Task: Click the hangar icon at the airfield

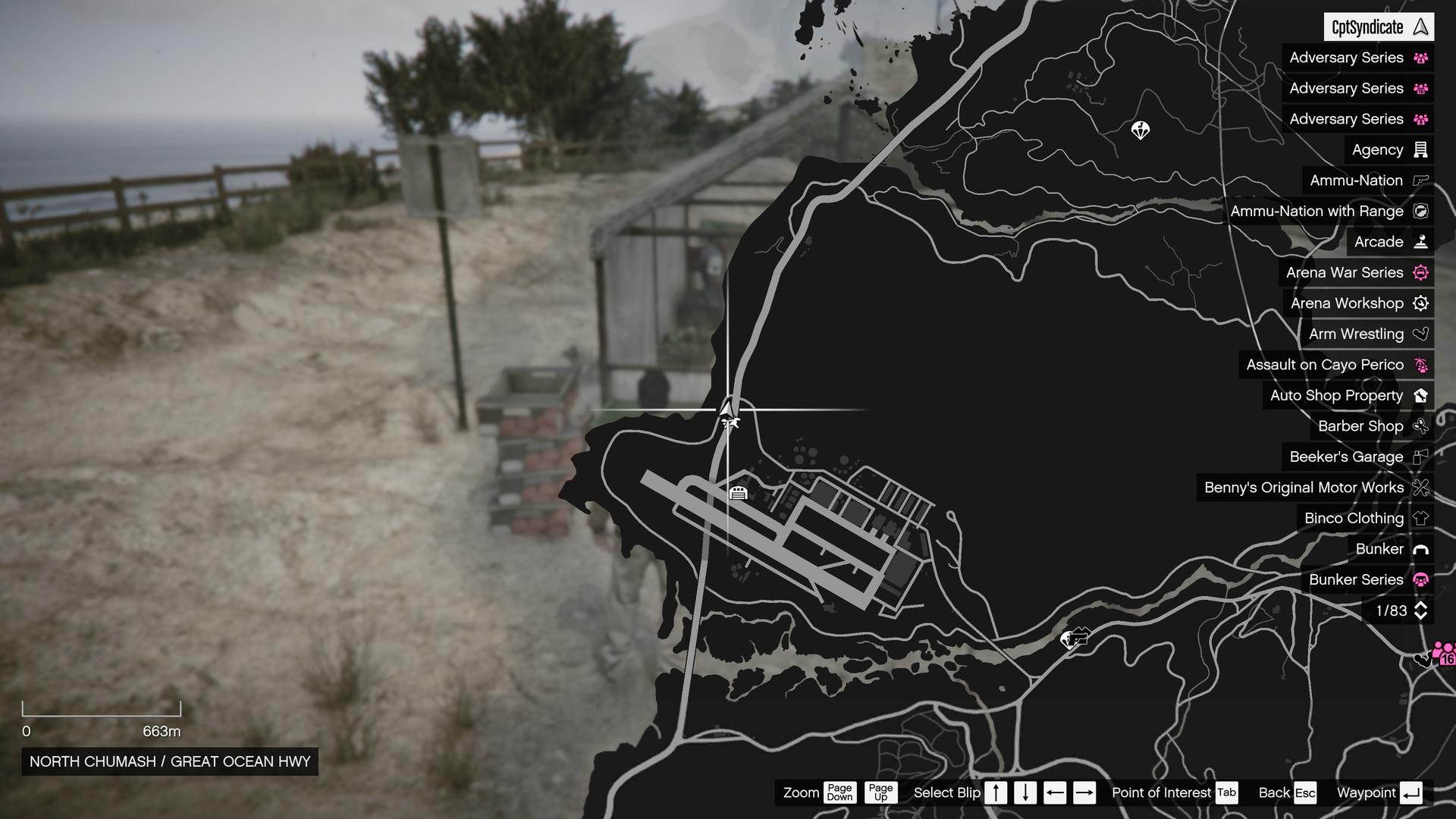Action: point(738,493)
